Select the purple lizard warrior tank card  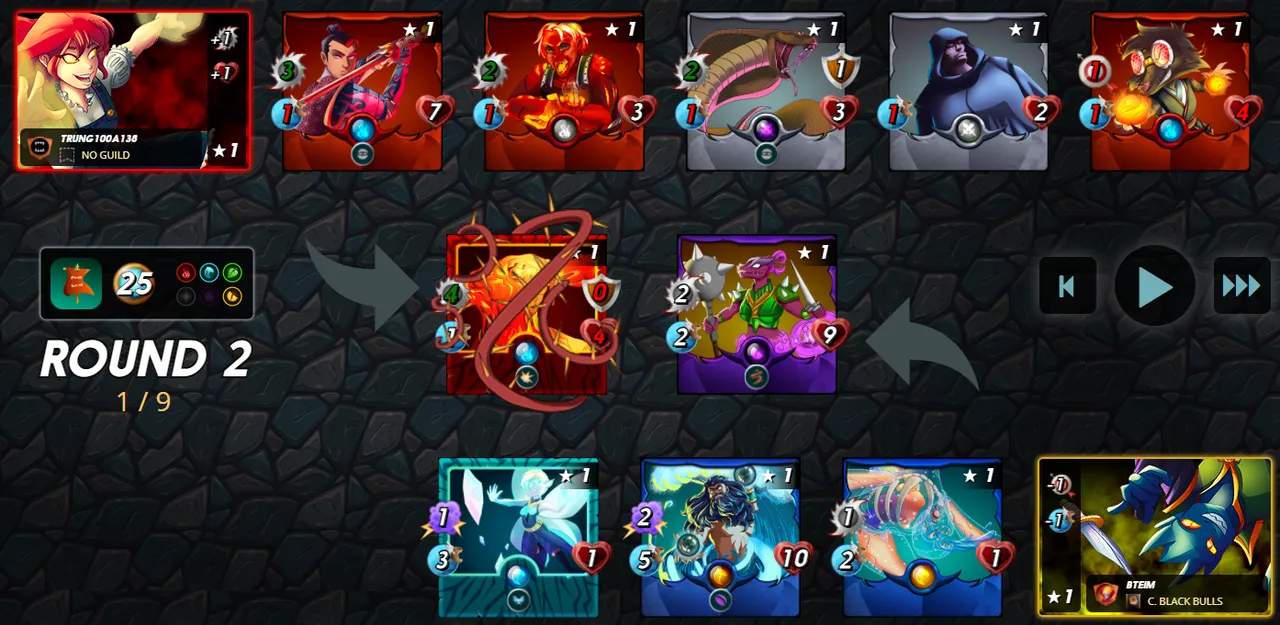pos(757,314)
